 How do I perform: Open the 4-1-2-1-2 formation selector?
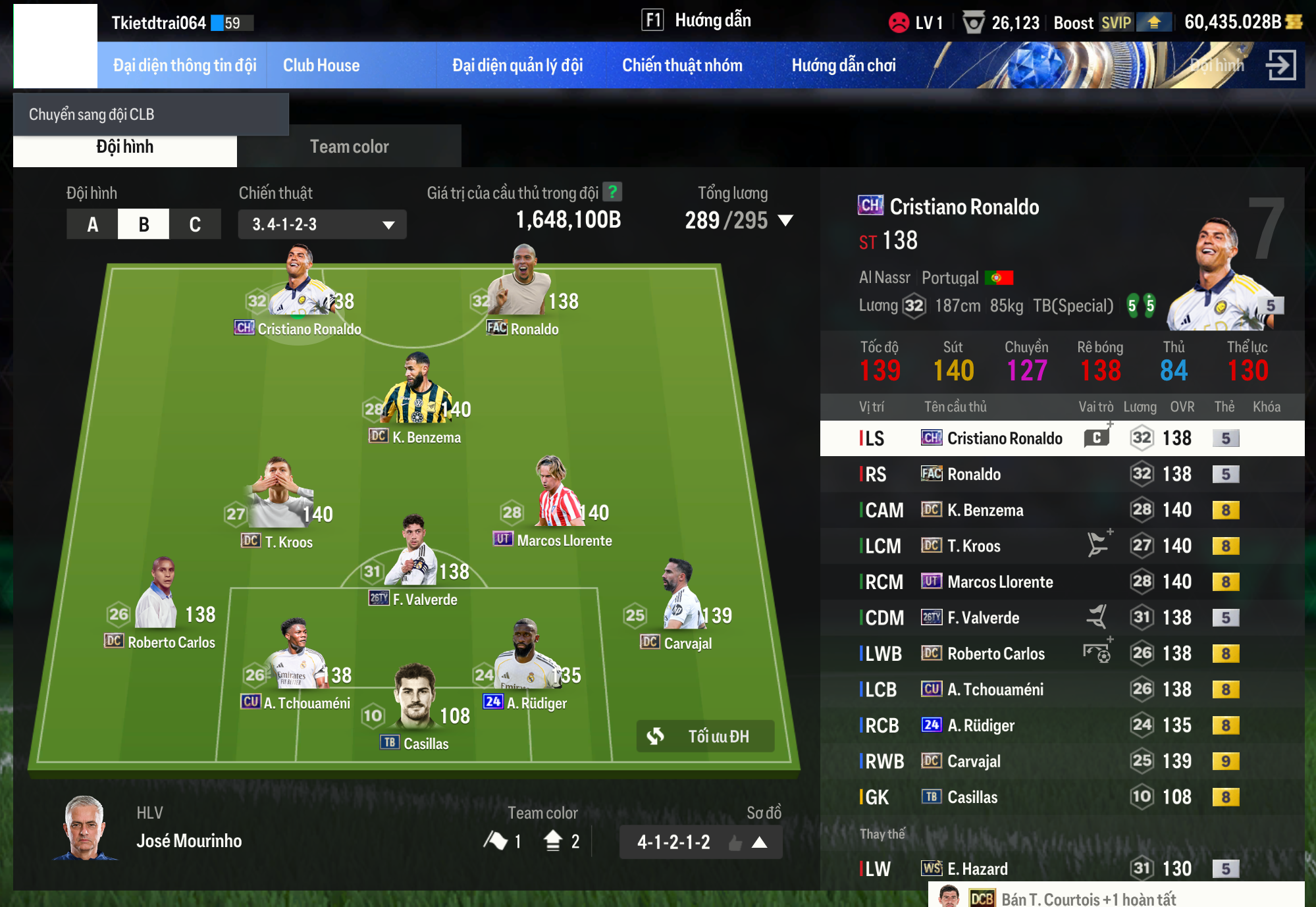(700, 842)
